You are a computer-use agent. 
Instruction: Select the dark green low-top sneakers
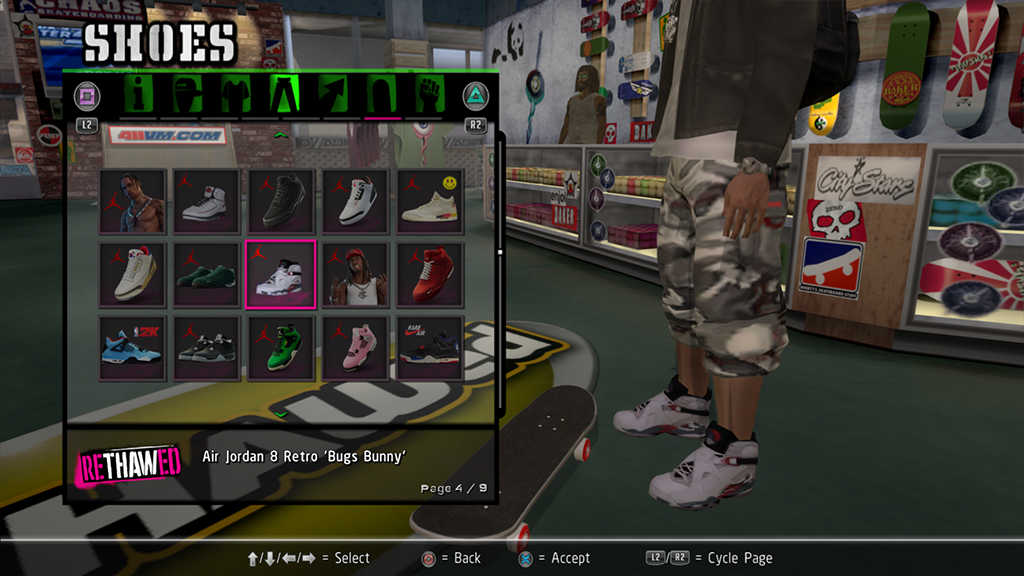207,274
